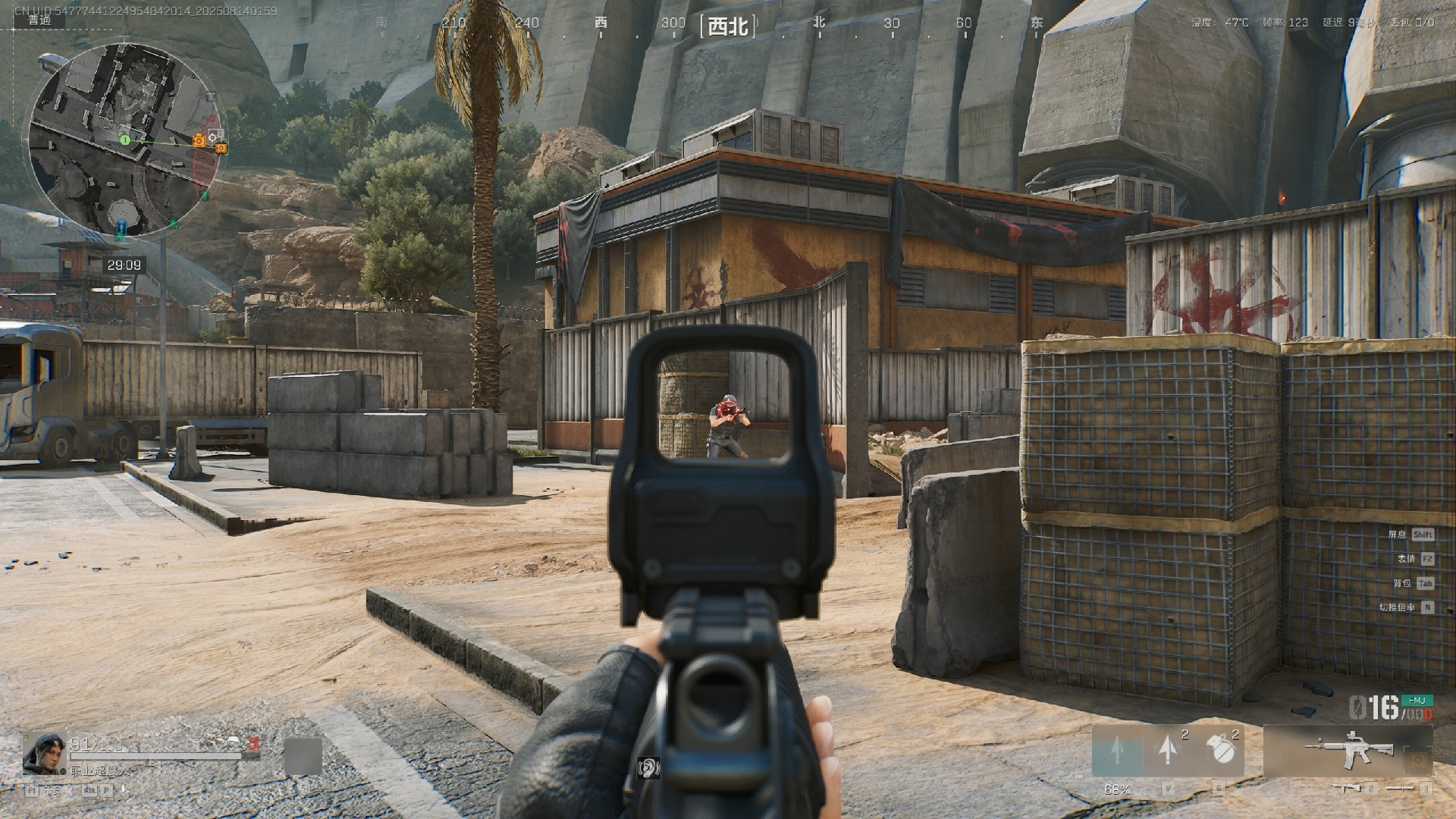Select the empty gray item slot
The width and height of the screenshot is (1456, 819).
pyautogui.click(x=303, y=756)
